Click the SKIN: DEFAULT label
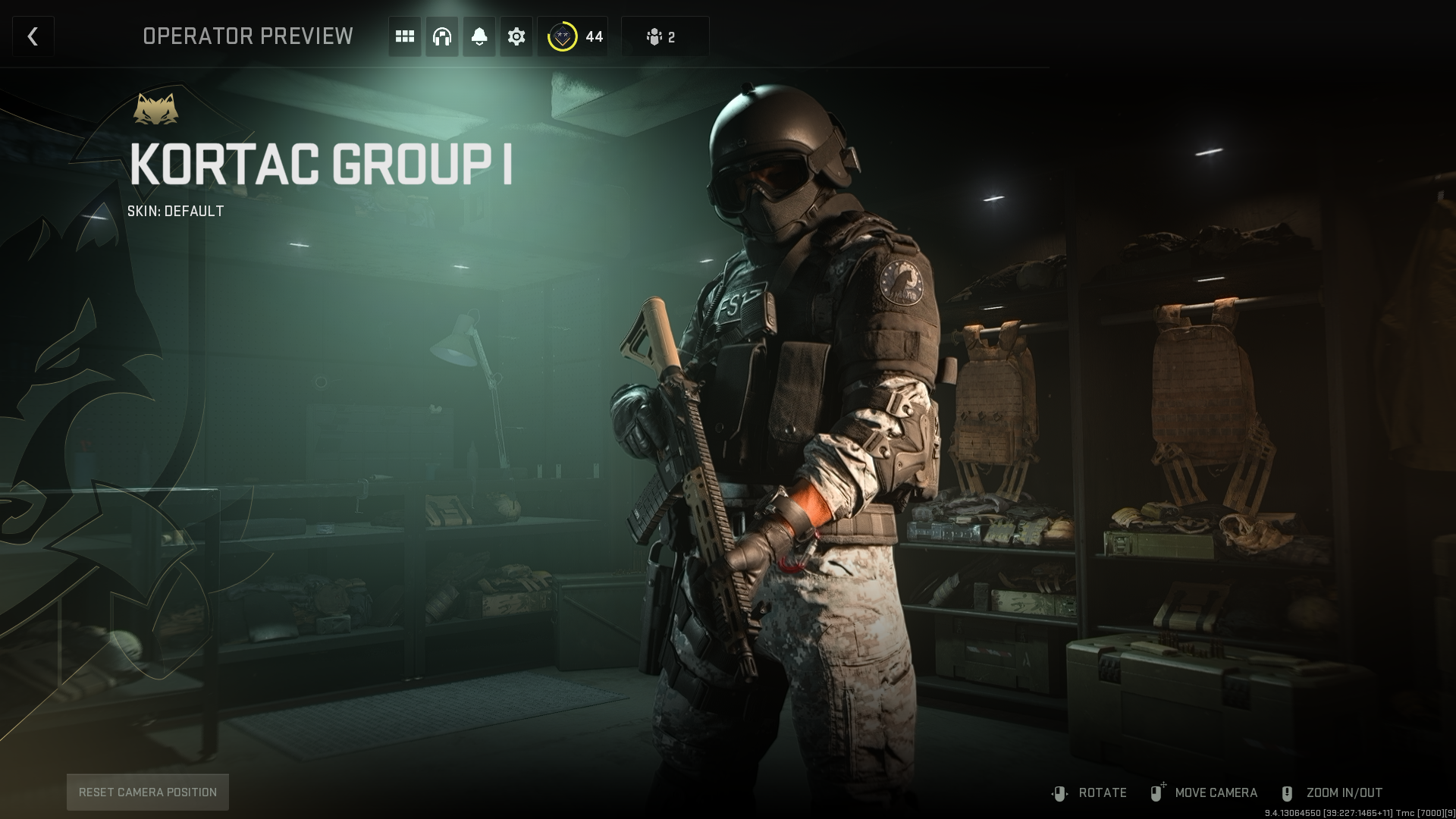The image size is (1456, 819). pos(175,212)
